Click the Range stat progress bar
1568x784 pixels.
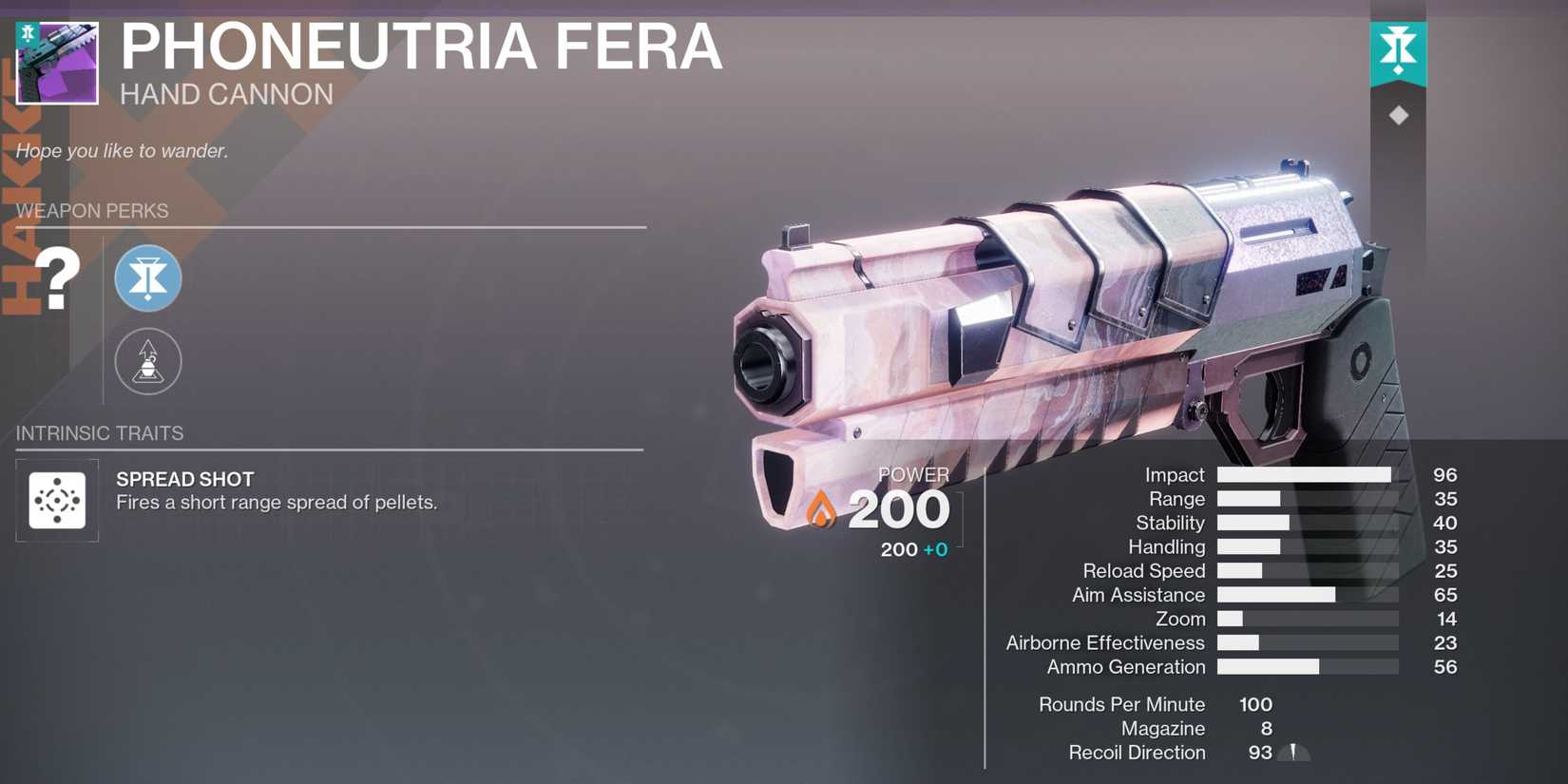coord(1250,499)
